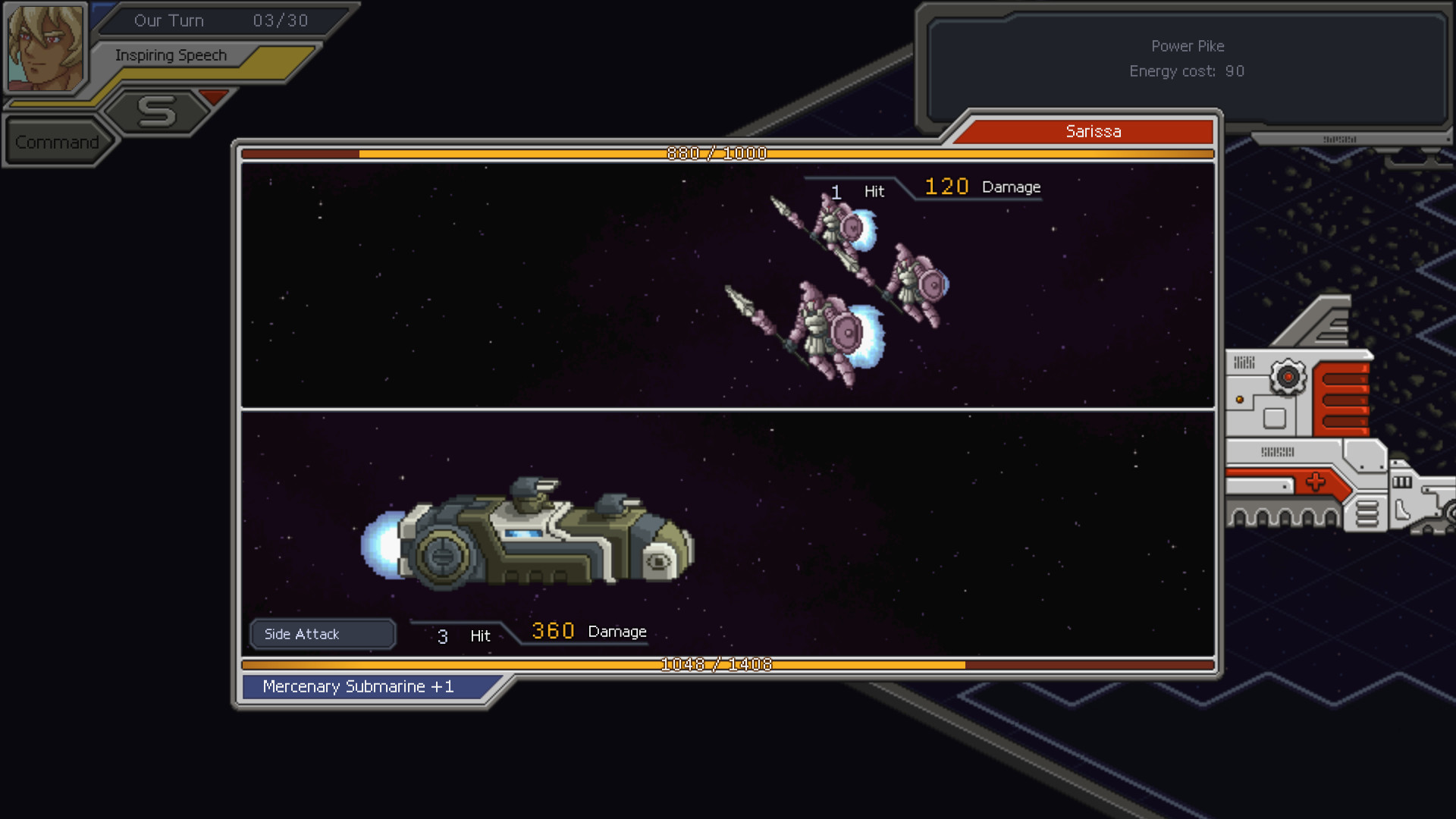Switch to the Mercenary Submarine +1 tab
Viewport: 1456px width, 819px height.
[356, 686]
